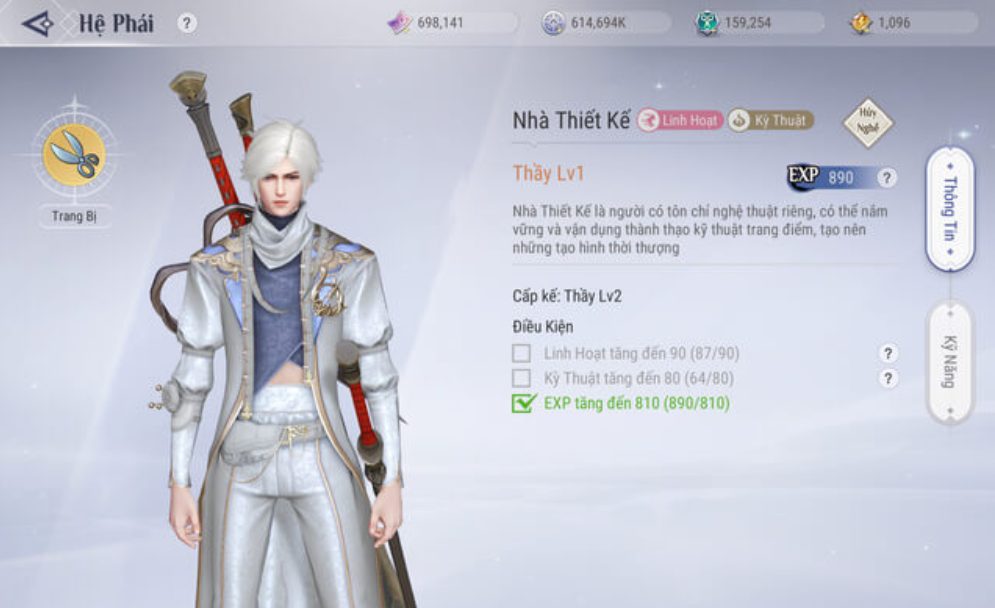
Task: Tick the Kỹ Thuật tăng đến 80 checkbox
Action: click(x=521, y=378)
